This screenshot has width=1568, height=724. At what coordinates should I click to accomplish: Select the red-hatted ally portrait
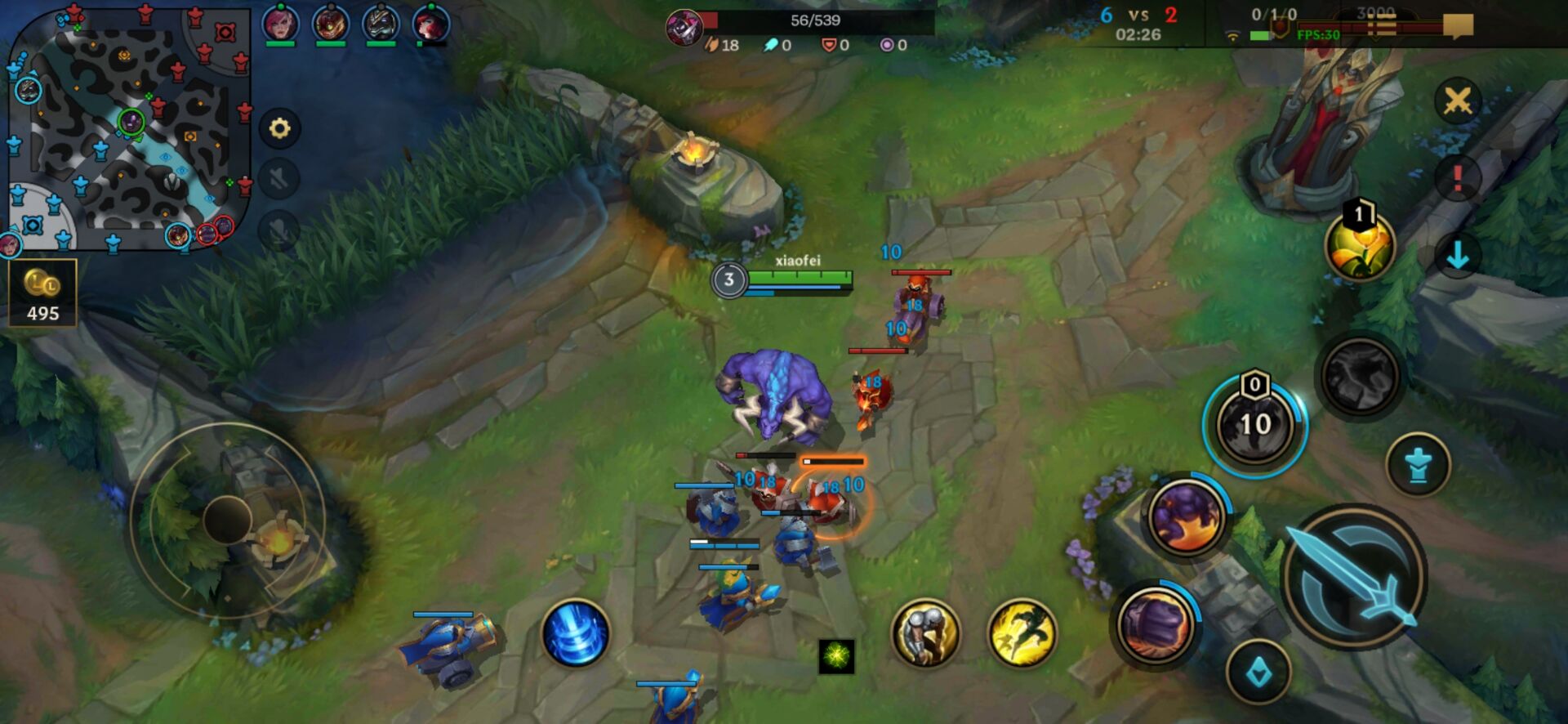click(x=430, y=24)
